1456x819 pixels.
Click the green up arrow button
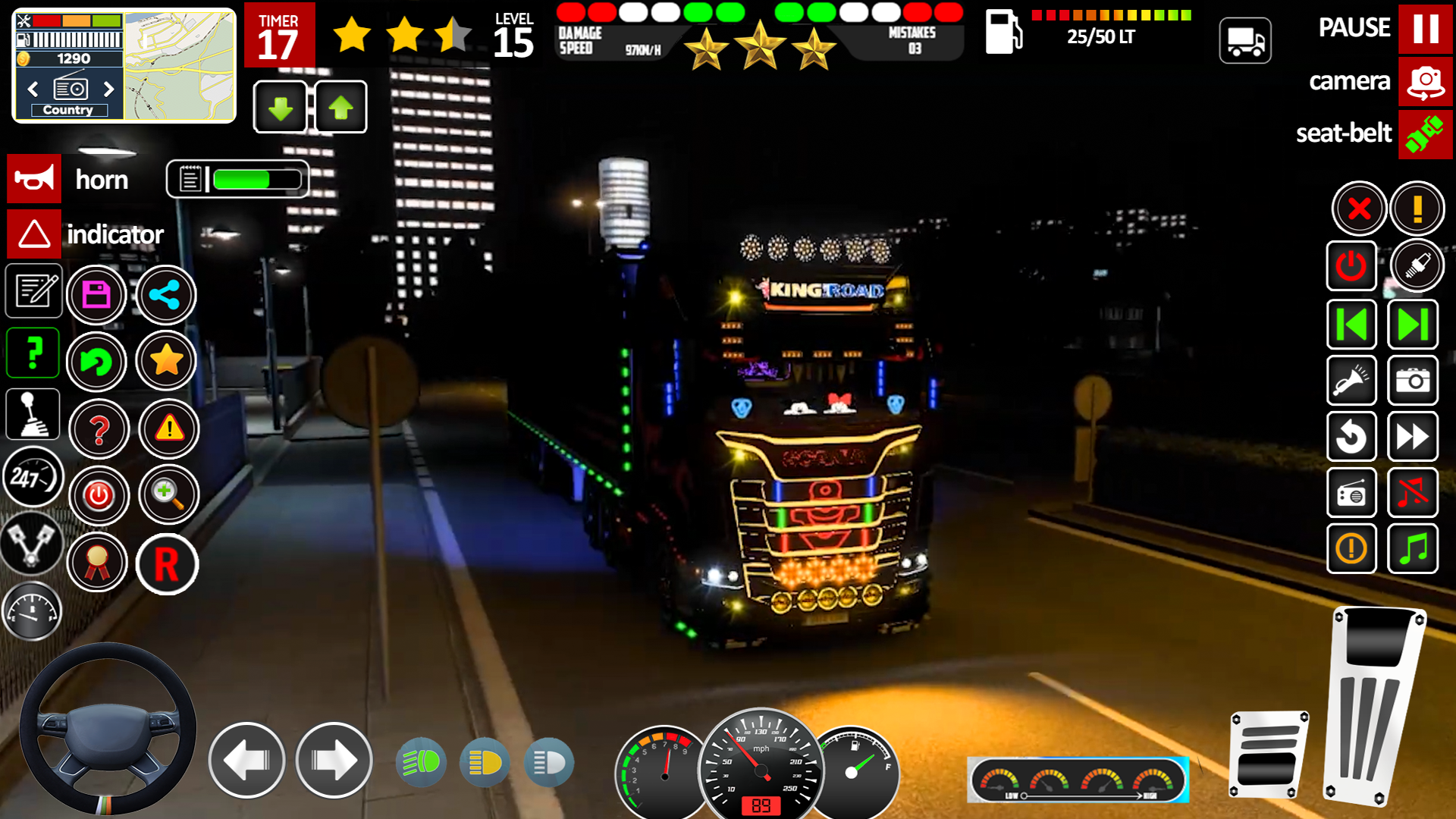coord(340,107)
